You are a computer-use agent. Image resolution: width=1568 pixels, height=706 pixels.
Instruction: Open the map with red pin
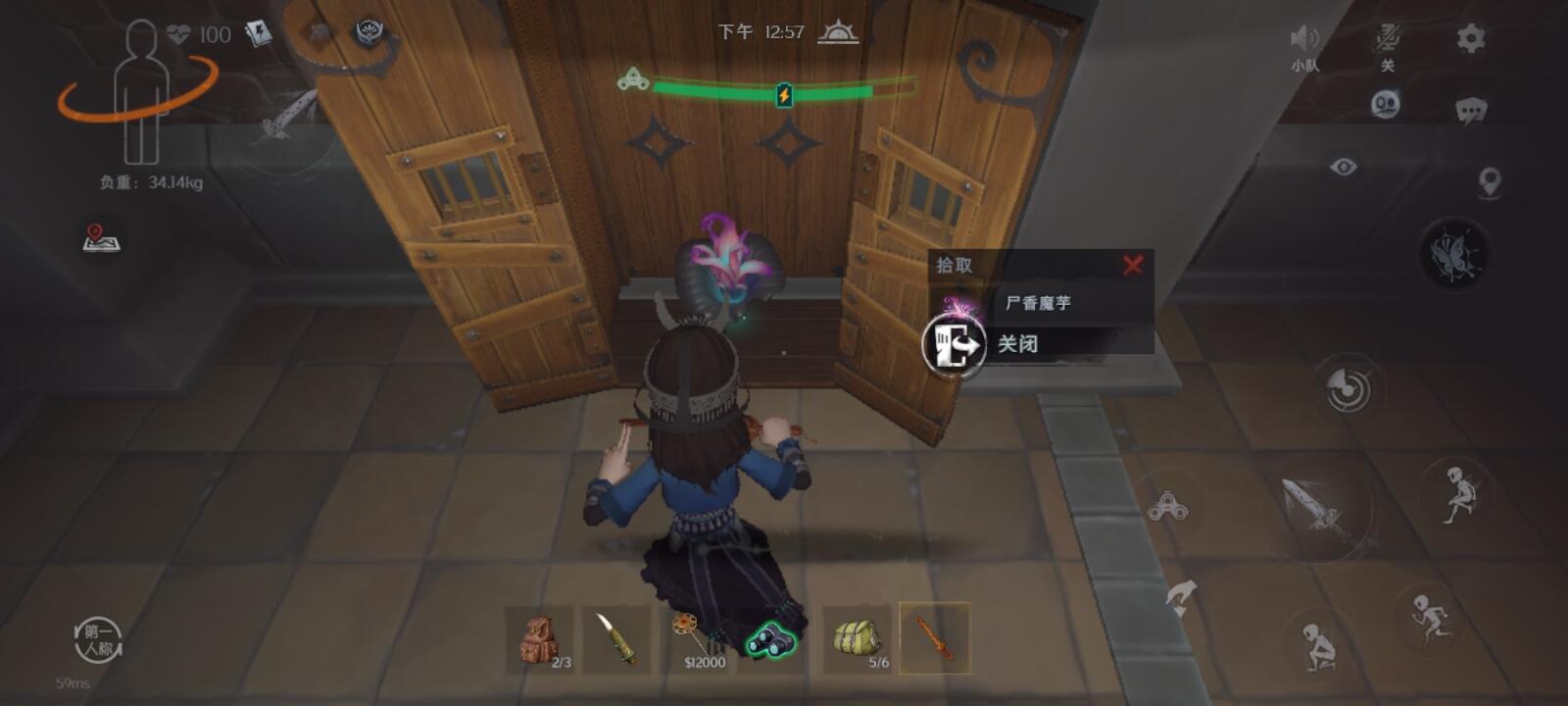tap(101, 238)
